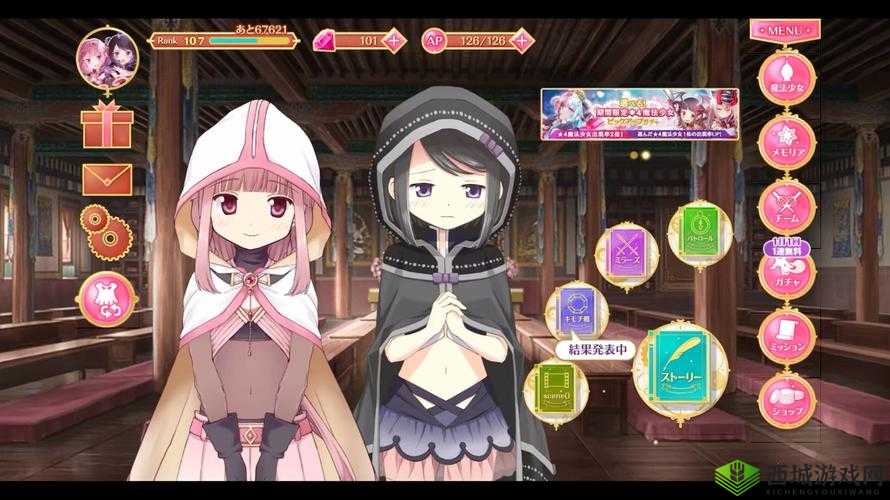This screenshot has height=500, width=890.
Task: View the ミッション missions menu
Action: 788,335
